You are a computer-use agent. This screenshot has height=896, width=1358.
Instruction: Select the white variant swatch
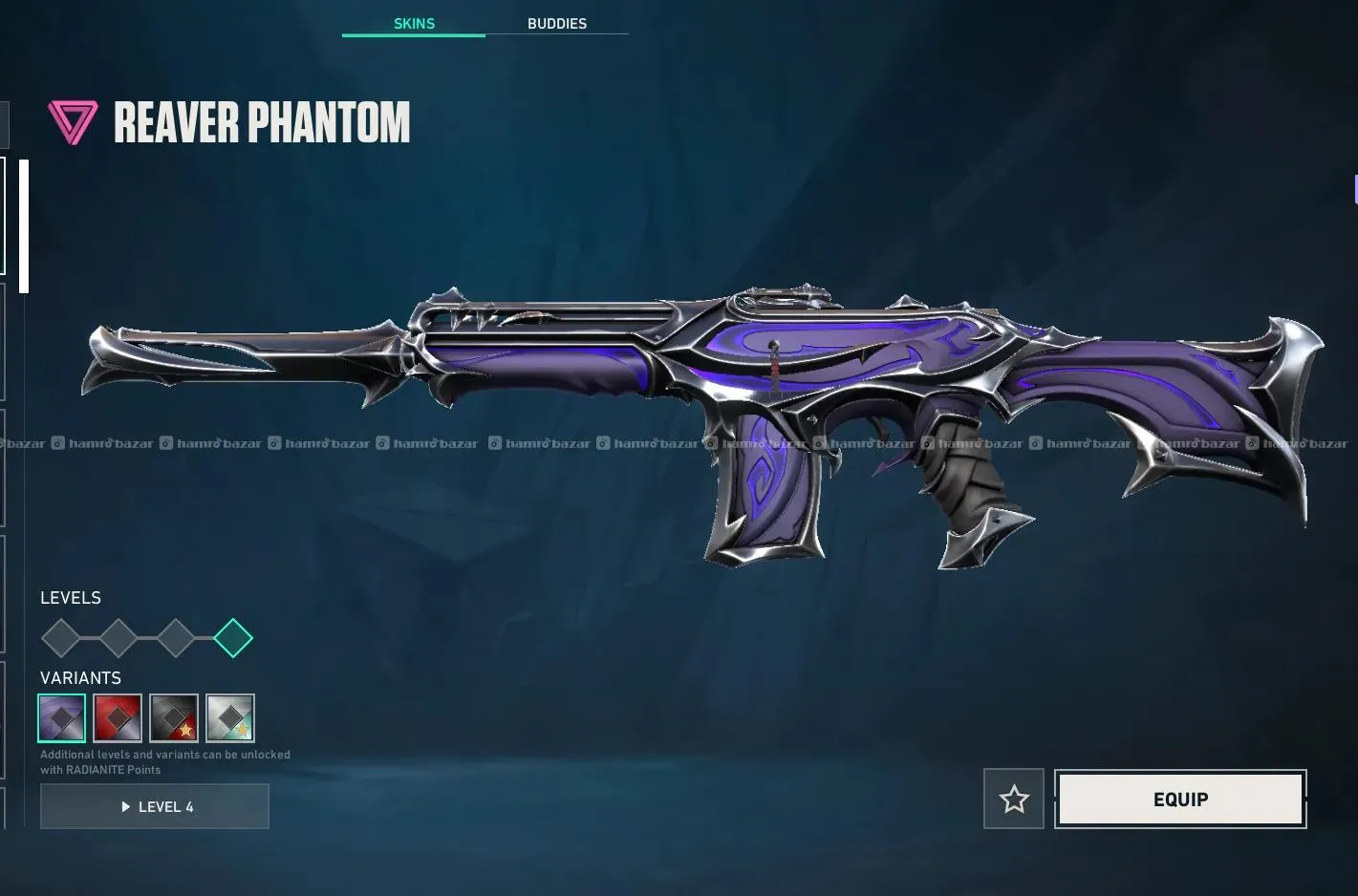point(230,718)
